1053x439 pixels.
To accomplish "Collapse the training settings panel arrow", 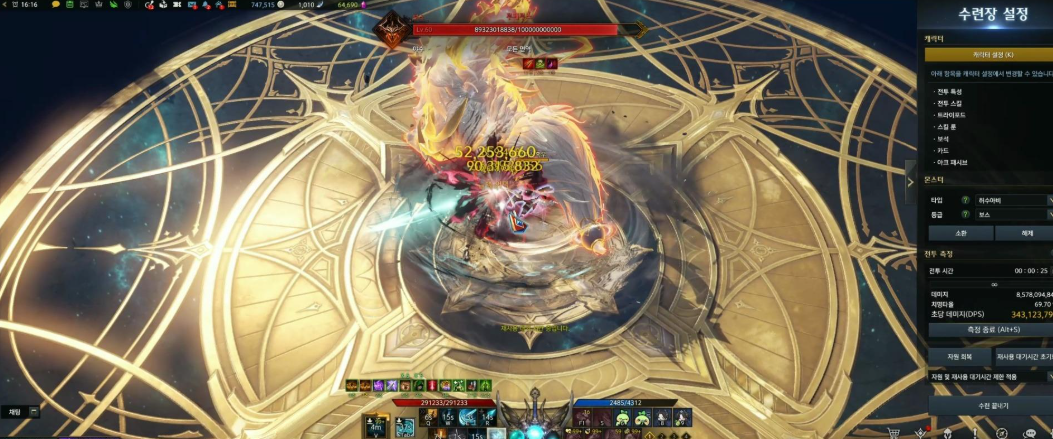I will coord(910,182).
